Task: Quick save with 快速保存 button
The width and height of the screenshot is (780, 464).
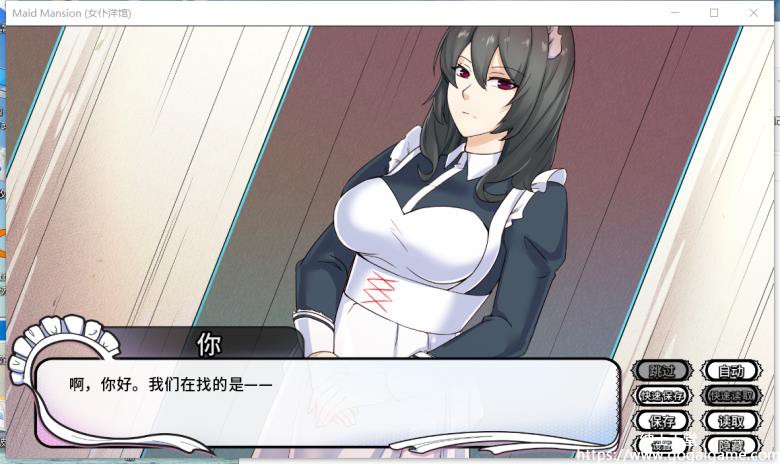Action: (x=662, y=396)
